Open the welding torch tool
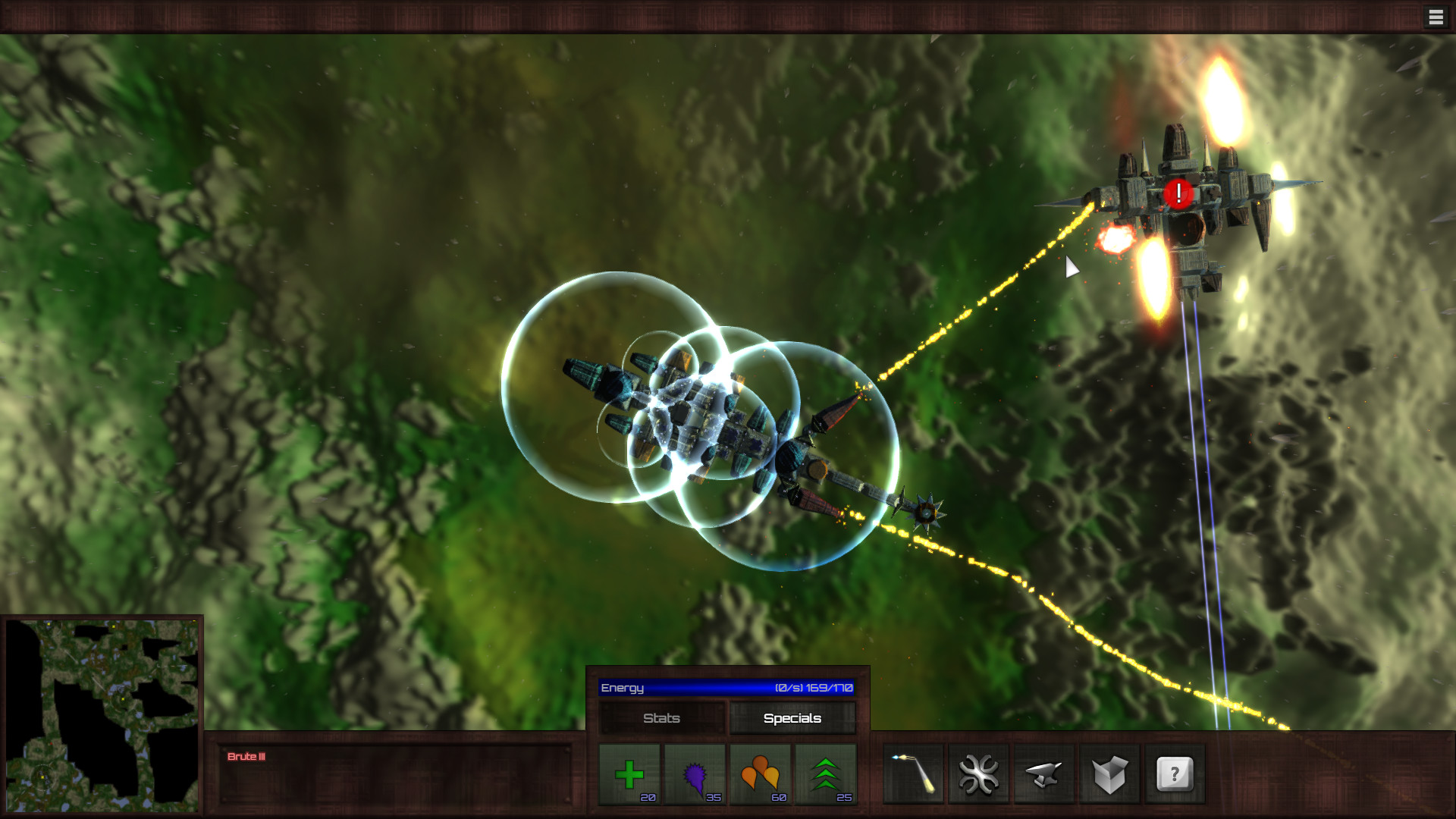This screenshot has height=819, width=1456. pos(914,773)
